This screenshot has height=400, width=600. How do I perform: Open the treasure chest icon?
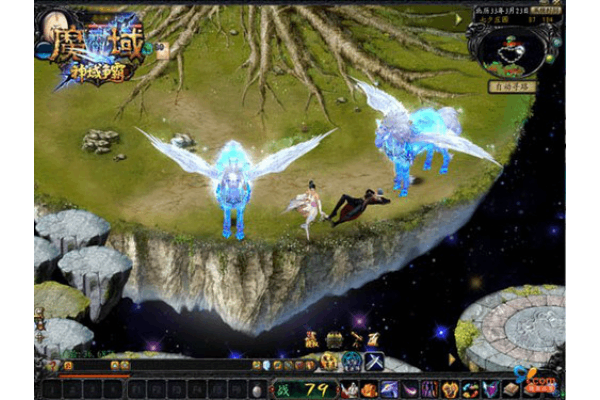click(333, 341)
